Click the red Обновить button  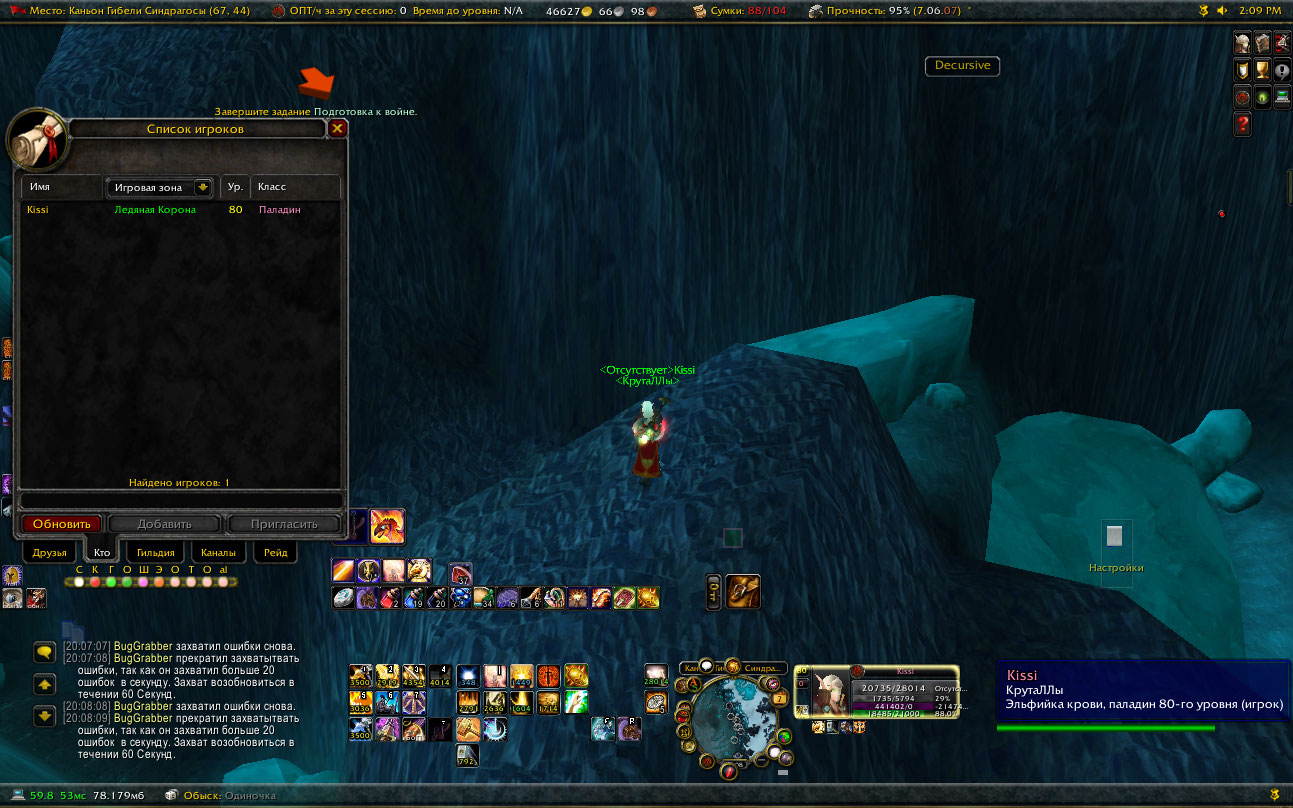pos(62,524)
